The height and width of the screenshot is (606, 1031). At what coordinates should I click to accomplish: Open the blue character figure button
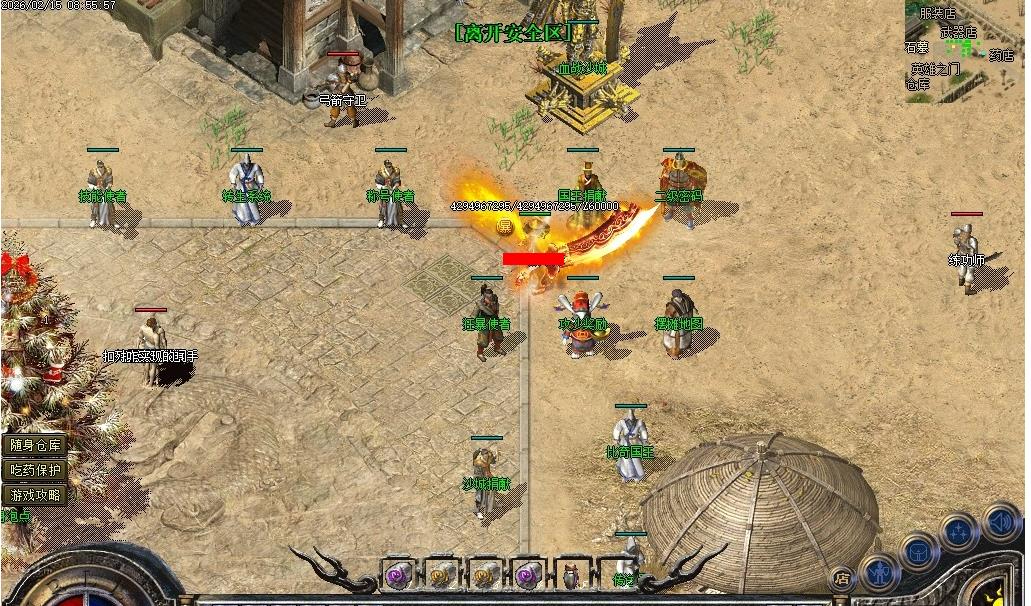(880, 572)
